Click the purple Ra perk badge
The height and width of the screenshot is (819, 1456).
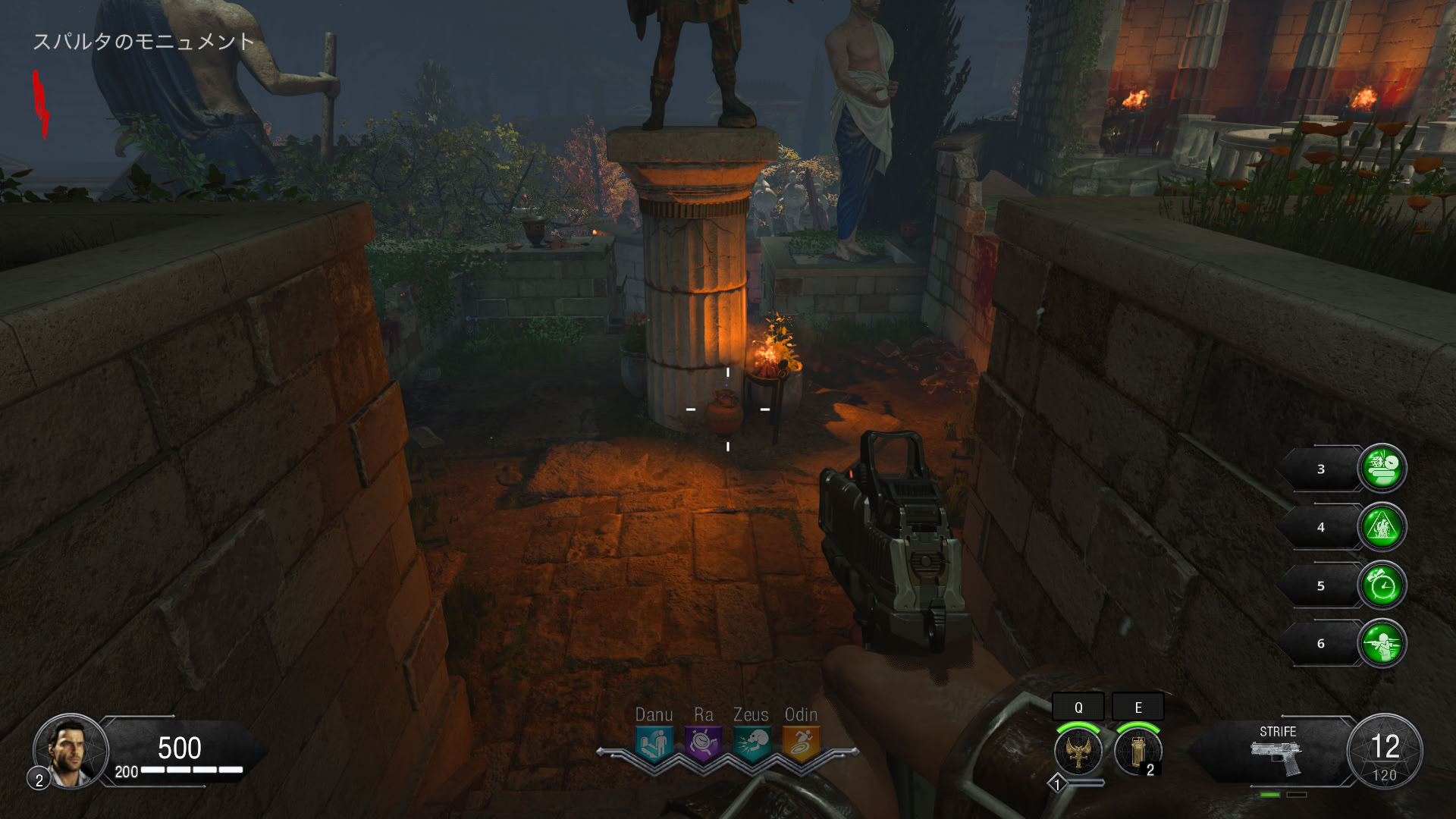[x=703, y=744]
